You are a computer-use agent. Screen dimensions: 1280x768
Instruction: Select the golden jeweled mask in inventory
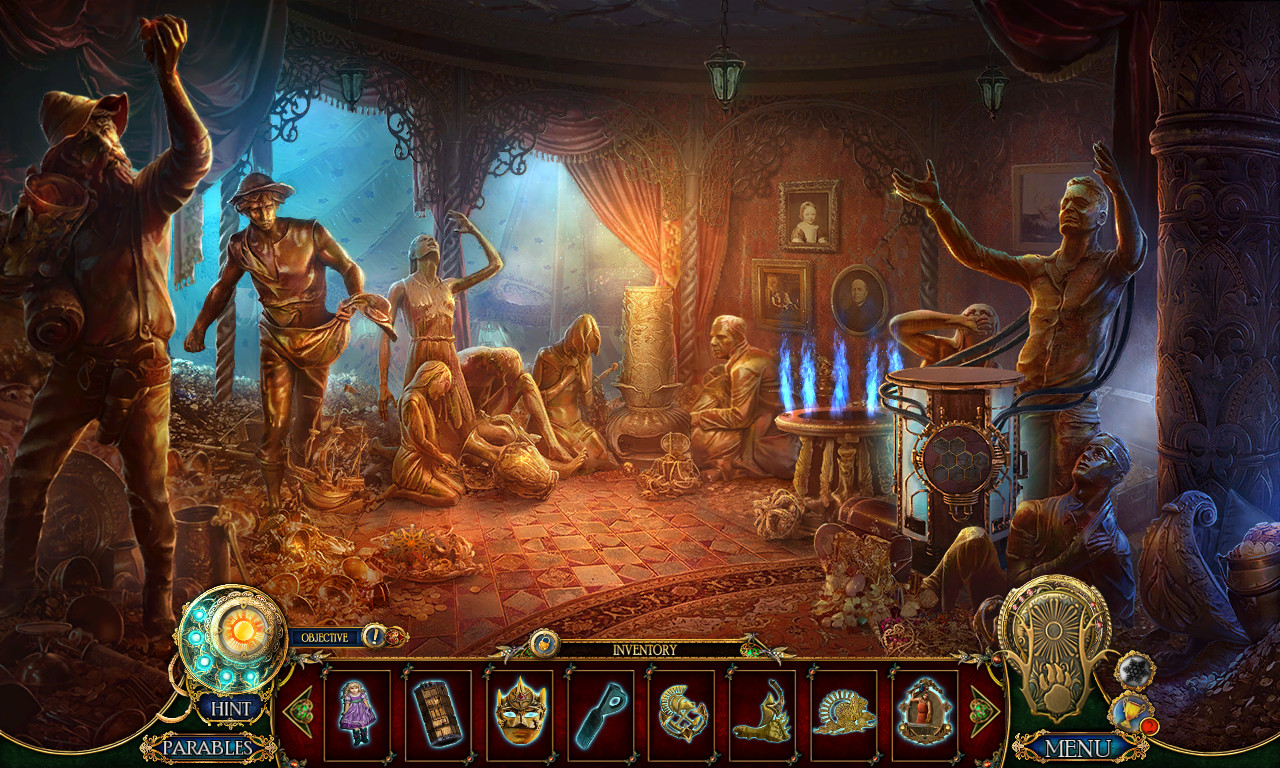(521, 712)
